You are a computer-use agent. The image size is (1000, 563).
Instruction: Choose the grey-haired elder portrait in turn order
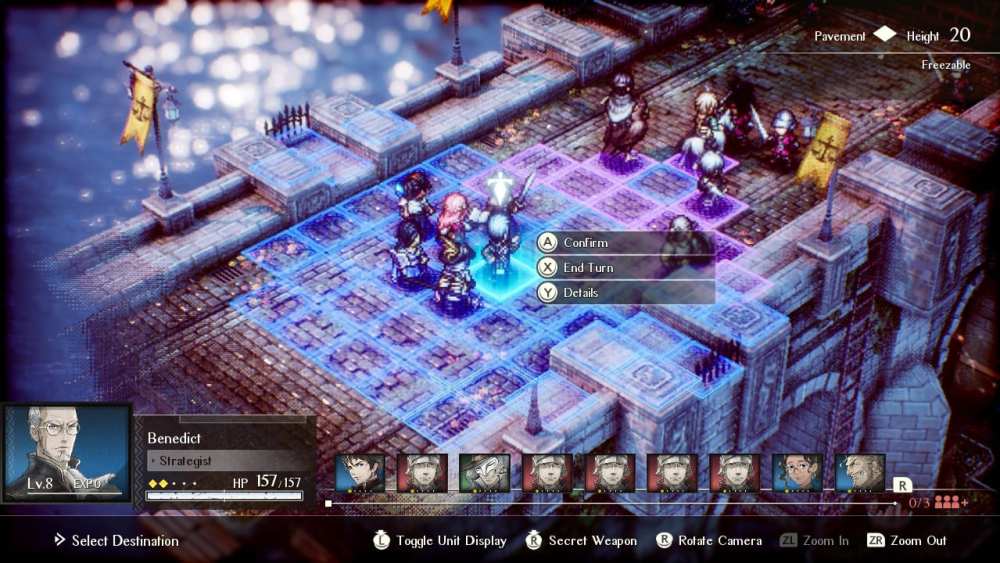pyautogui.click(x=859, y=473)
